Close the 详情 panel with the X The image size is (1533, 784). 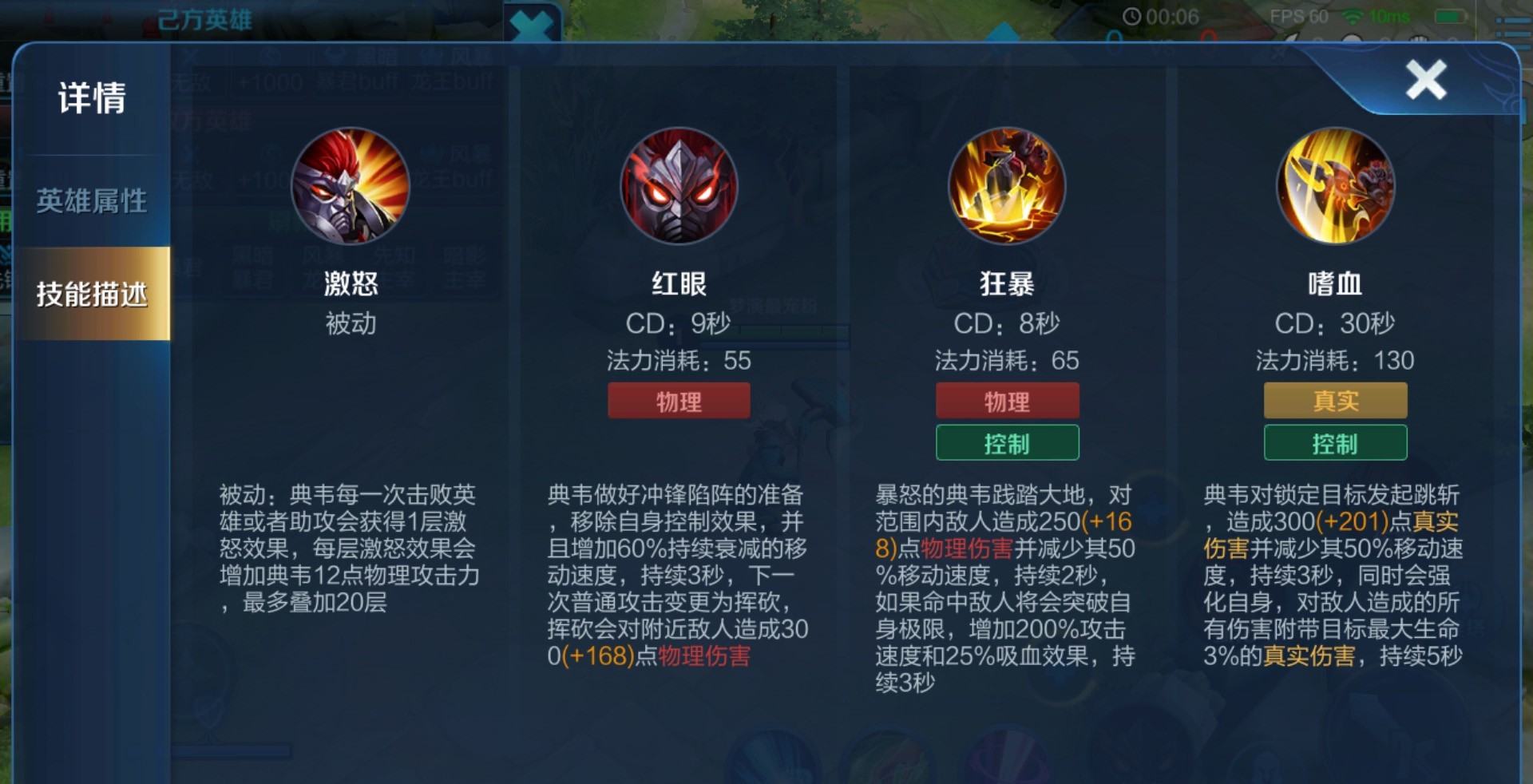click(1426, 77)
